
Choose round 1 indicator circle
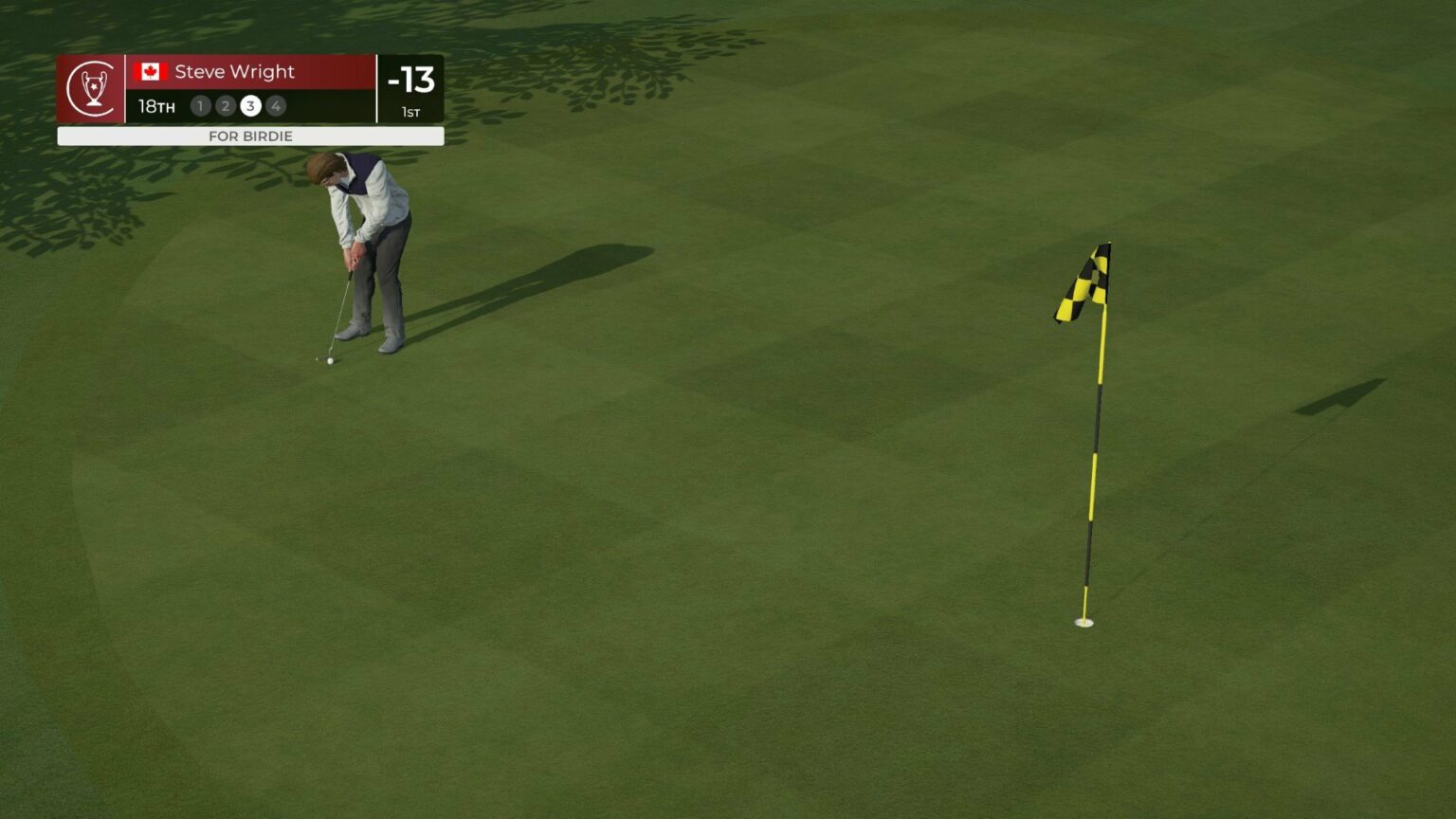click(200, 106)
